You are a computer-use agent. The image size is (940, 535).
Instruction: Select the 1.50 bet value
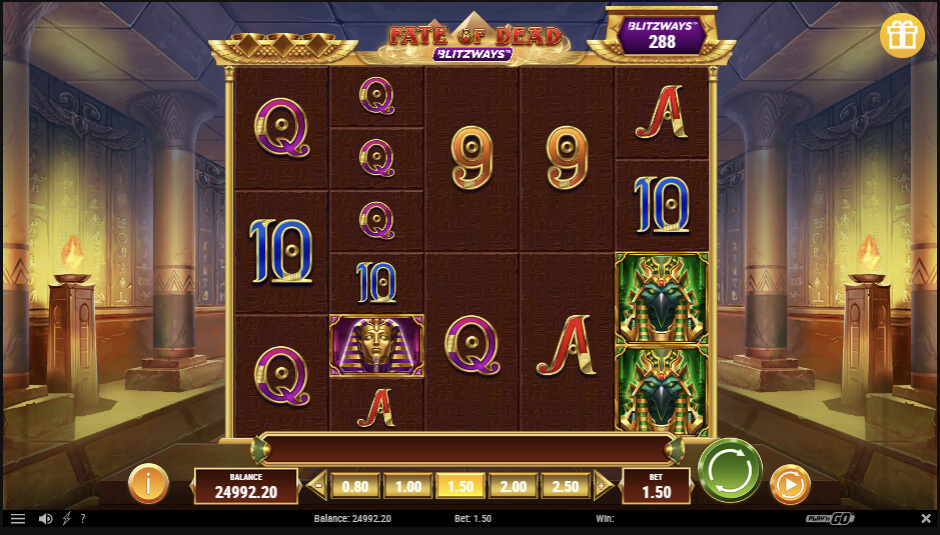[x=461, y=486]
